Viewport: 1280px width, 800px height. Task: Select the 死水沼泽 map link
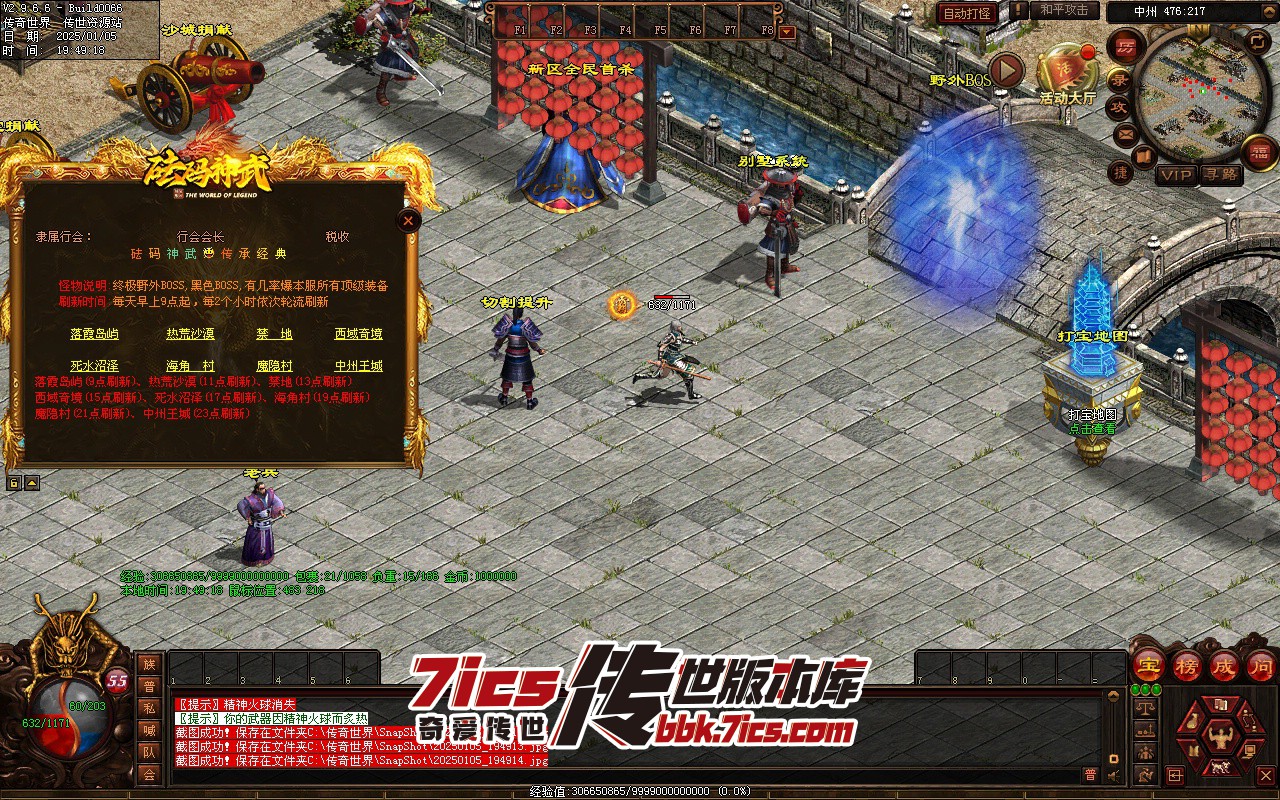pos(94,366)
